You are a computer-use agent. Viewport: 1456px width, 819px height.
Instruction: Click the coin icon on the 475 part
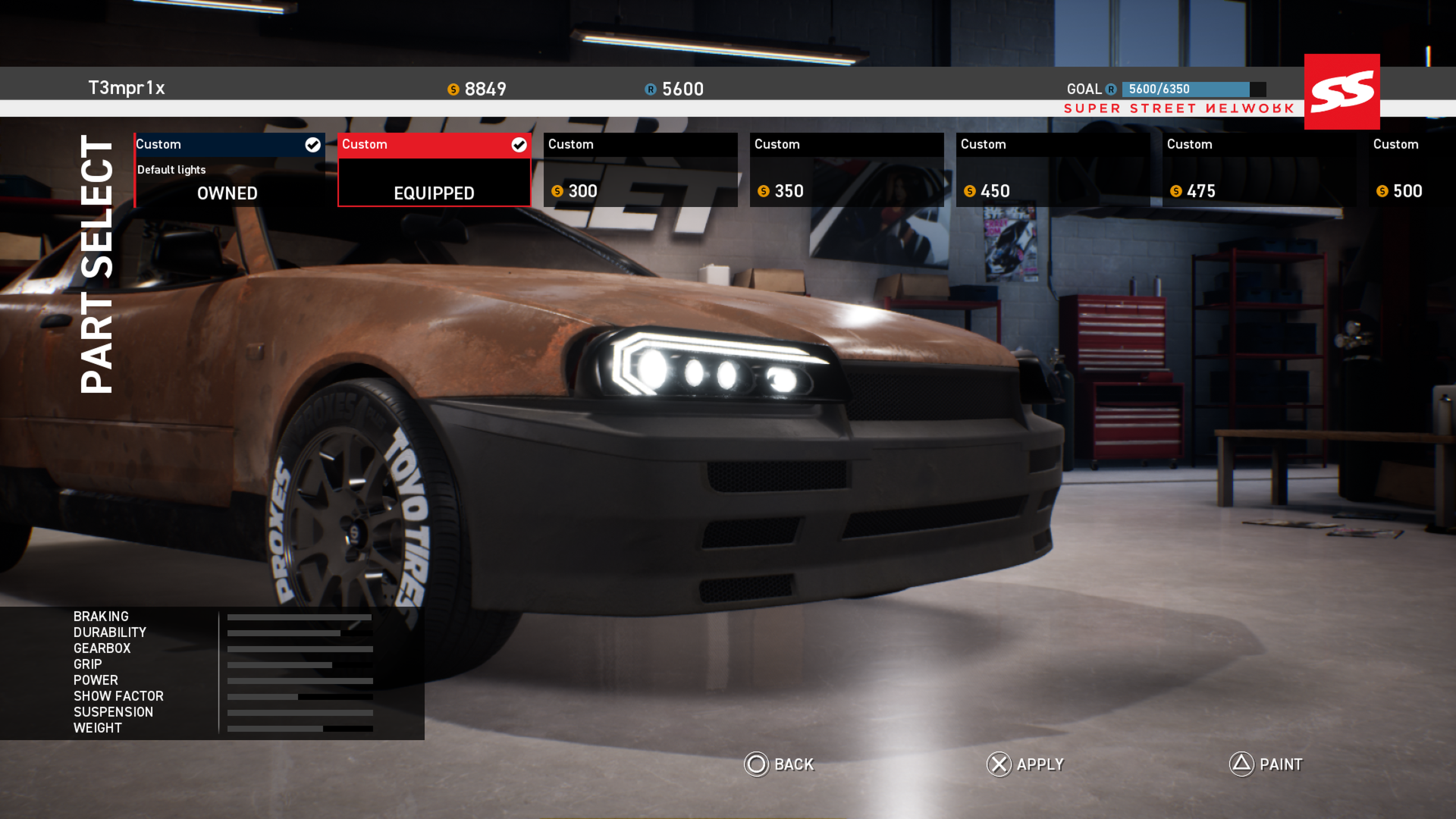1176,192
